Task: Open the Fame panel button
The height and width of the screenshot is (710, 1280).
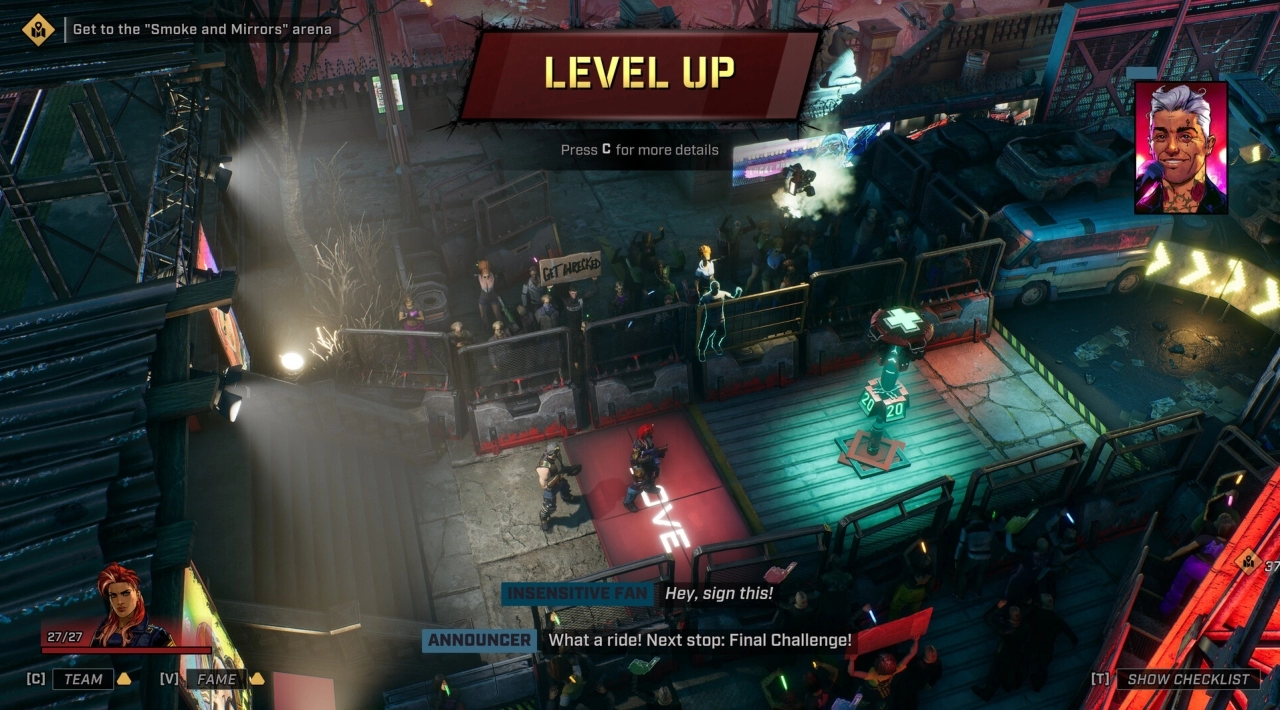Action: [216, 679]
